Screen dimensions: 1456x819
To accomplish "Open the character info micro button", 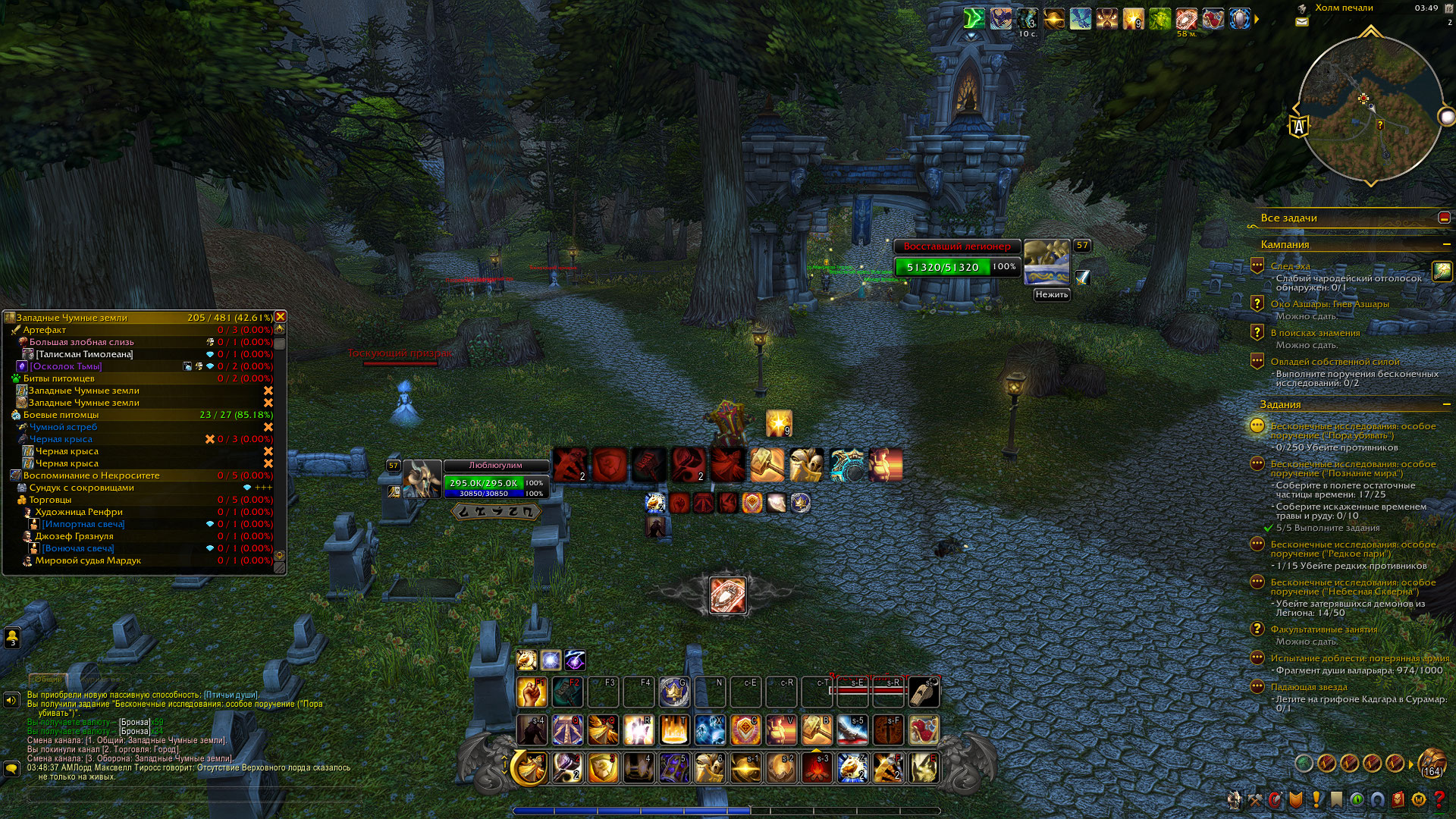I will (1235, 799).
